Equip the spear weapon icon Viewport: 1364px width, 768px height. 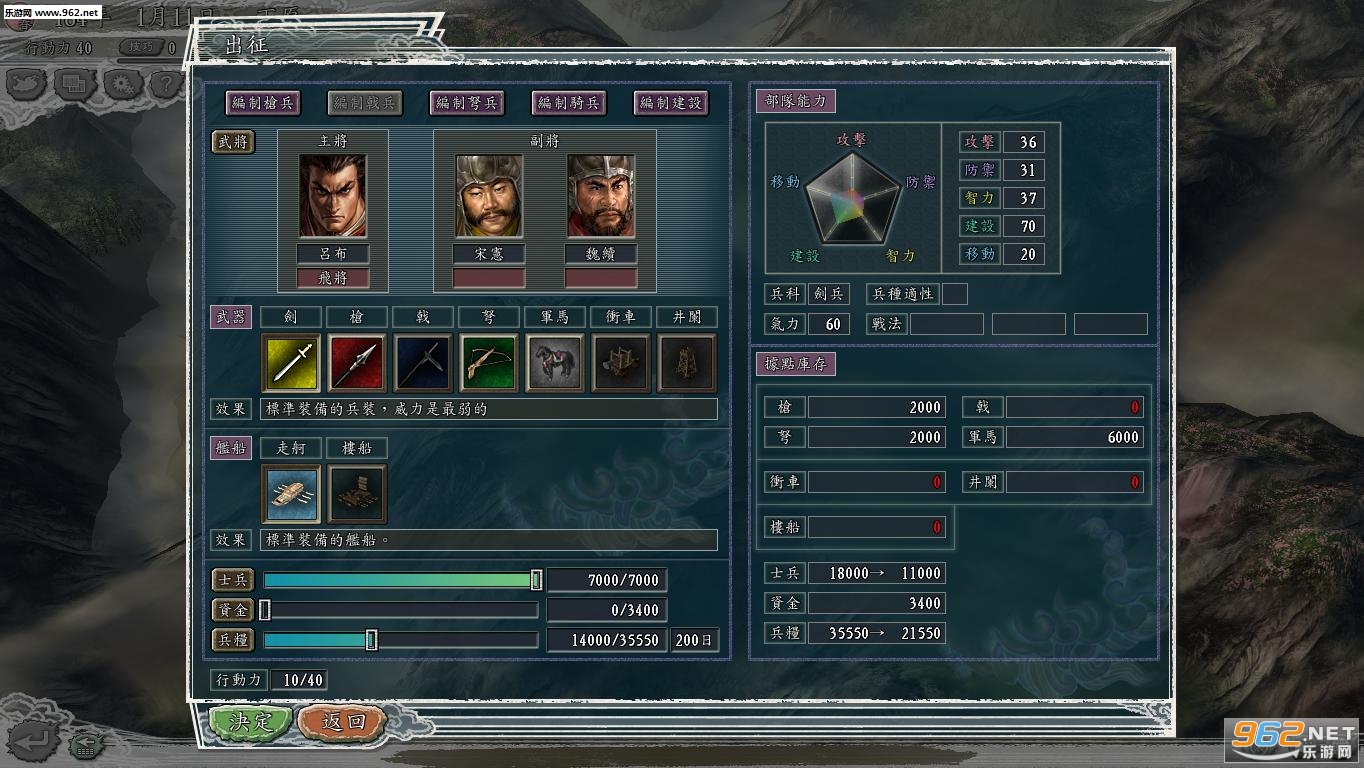pyautogui.click(x=357, y=363)
